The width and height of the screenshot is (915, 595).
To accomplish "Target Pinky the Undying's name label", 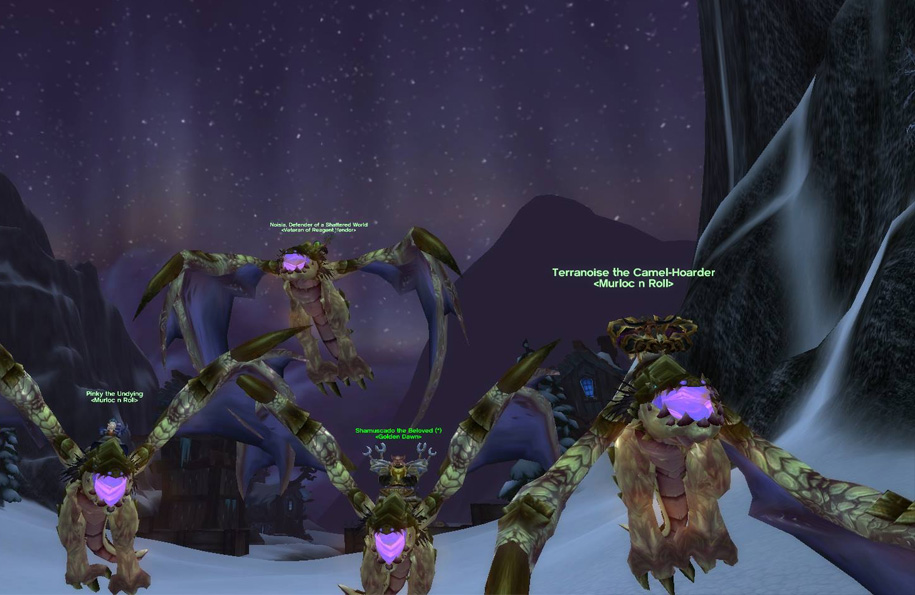I will click(114, 394).
